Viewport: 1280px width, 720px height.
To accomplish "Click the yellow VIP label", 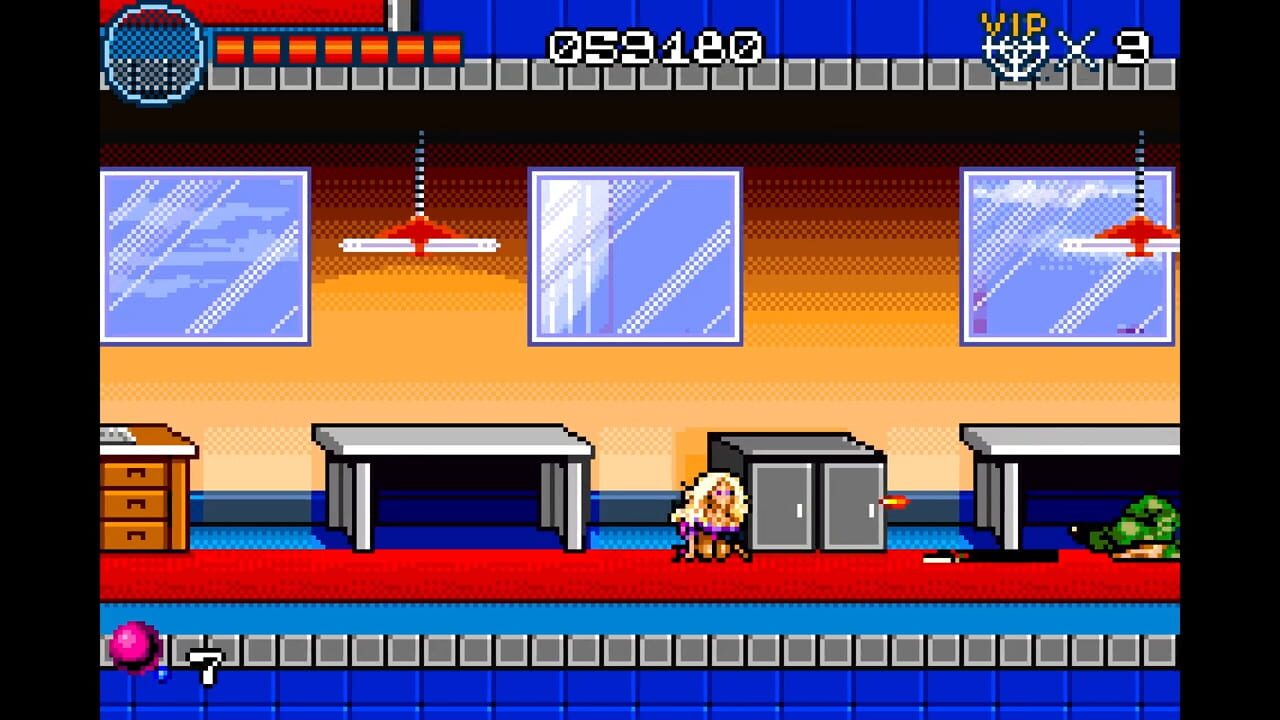I will (x=1012, y=22).
